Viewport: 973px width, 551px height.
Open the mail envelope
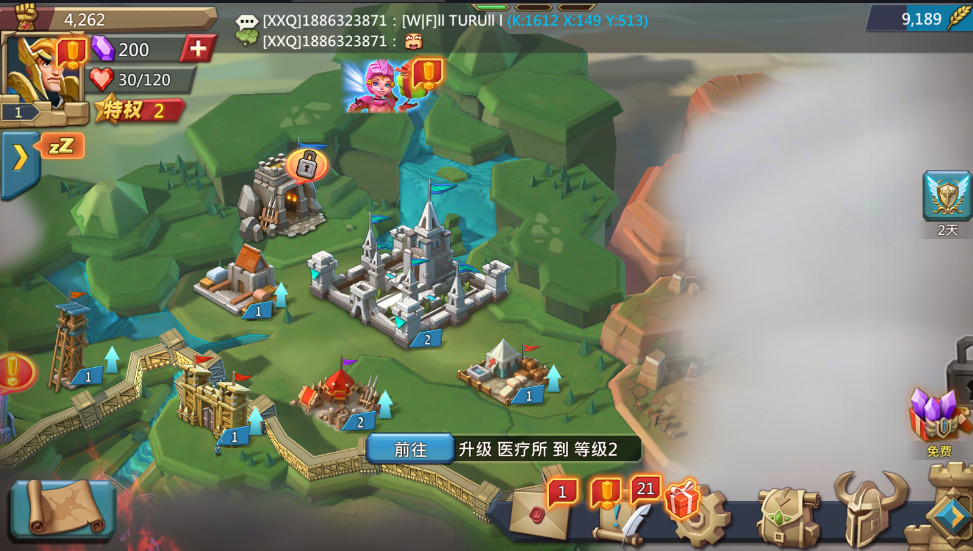point(540,512)
